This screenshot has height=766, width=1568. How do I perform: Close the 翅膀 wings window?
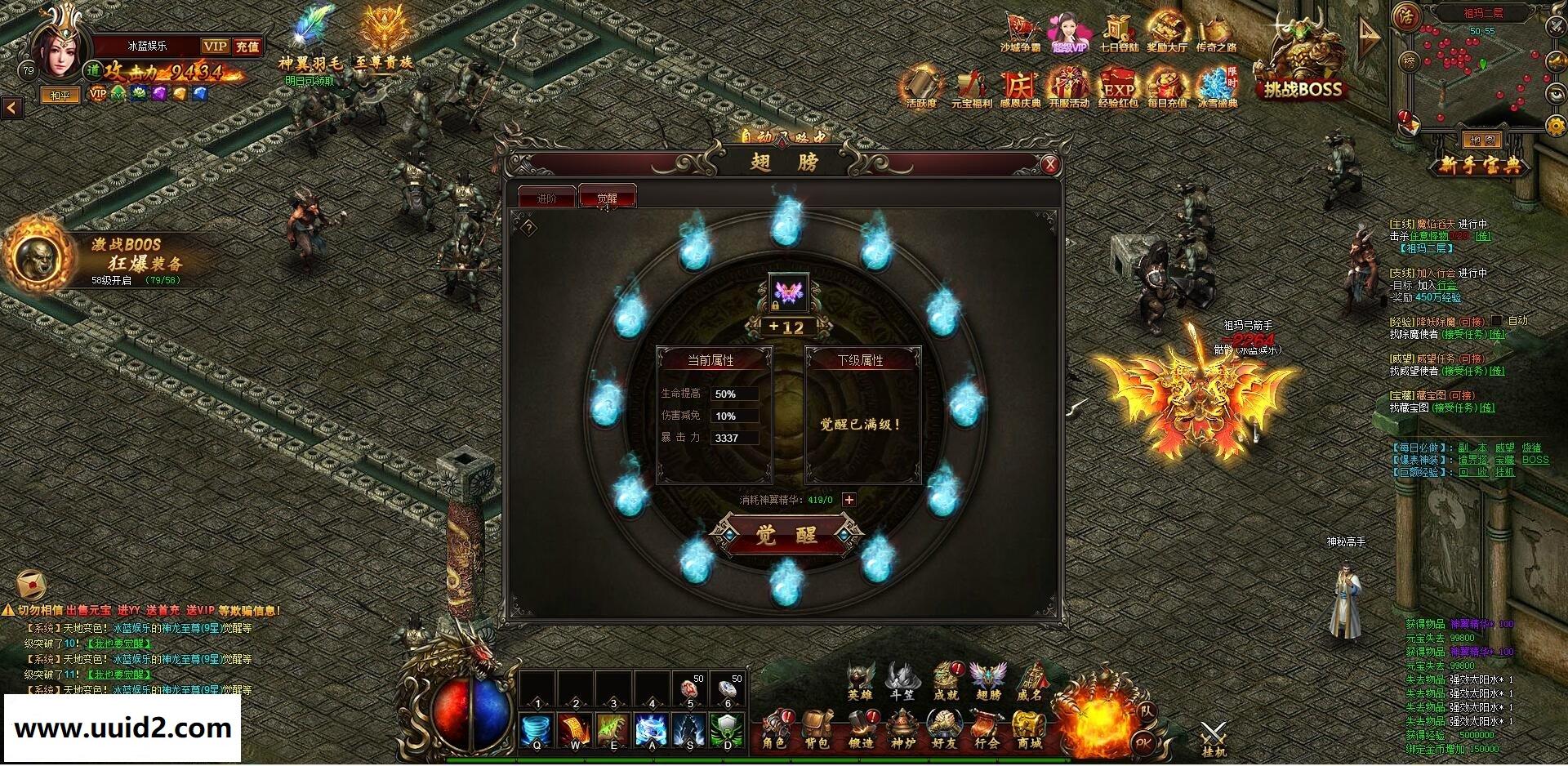pyautogui.click(x=1049, y=165)
